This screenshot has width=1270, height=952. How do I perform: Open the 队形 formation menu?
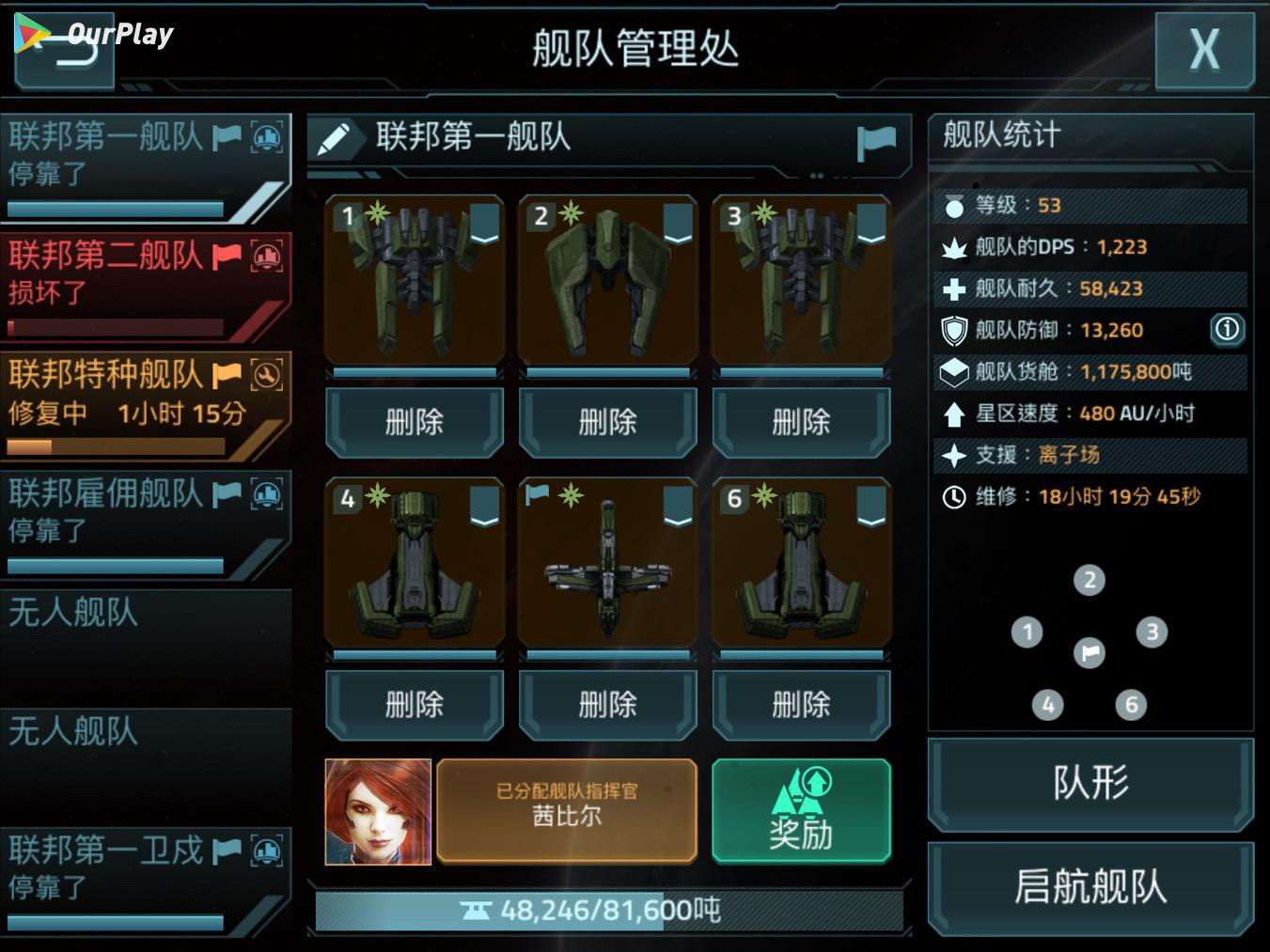tap(1090, 784)
